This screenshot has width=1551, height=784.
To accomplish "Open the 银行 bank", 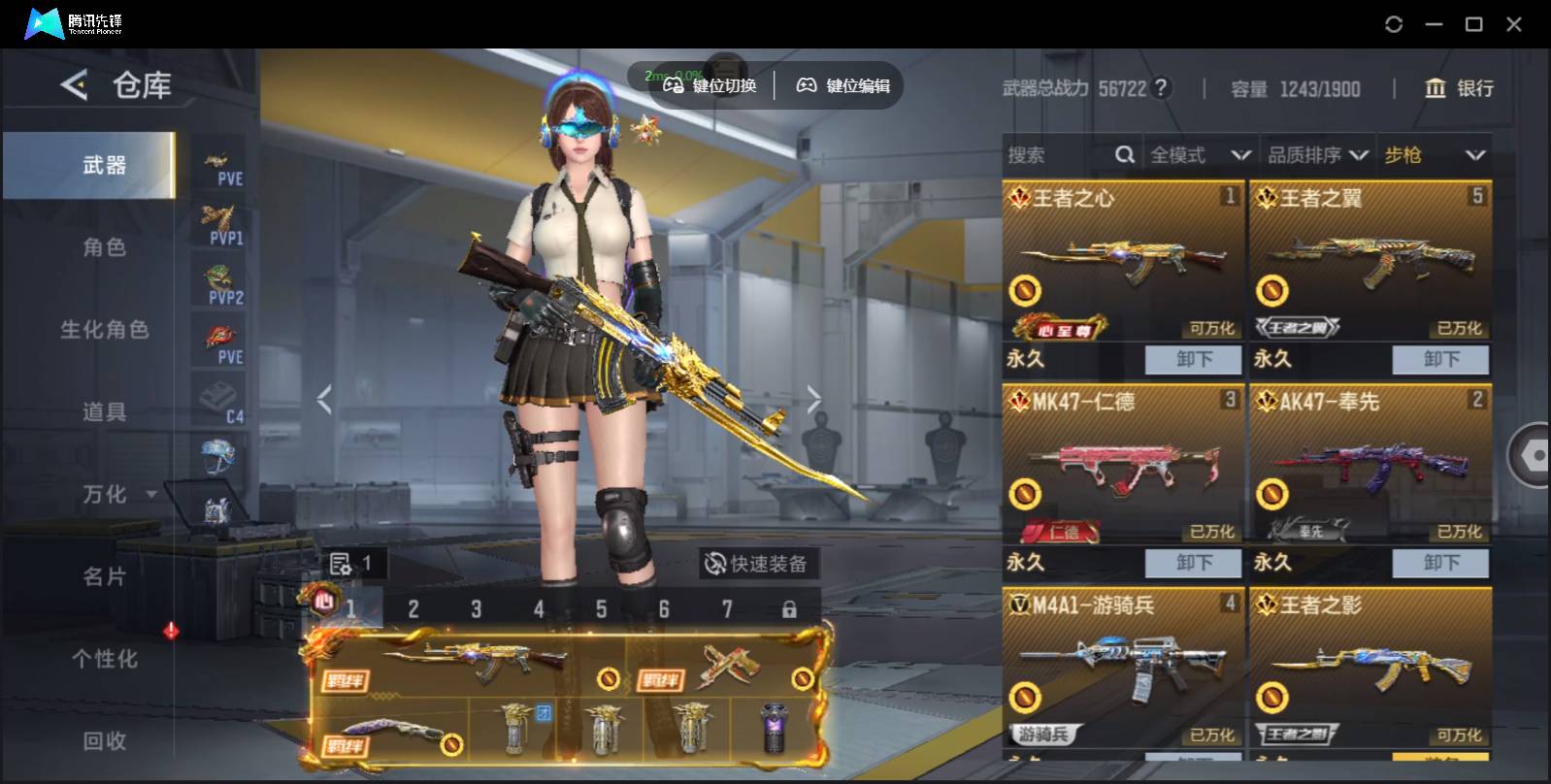I will (x=1459, y=88).
